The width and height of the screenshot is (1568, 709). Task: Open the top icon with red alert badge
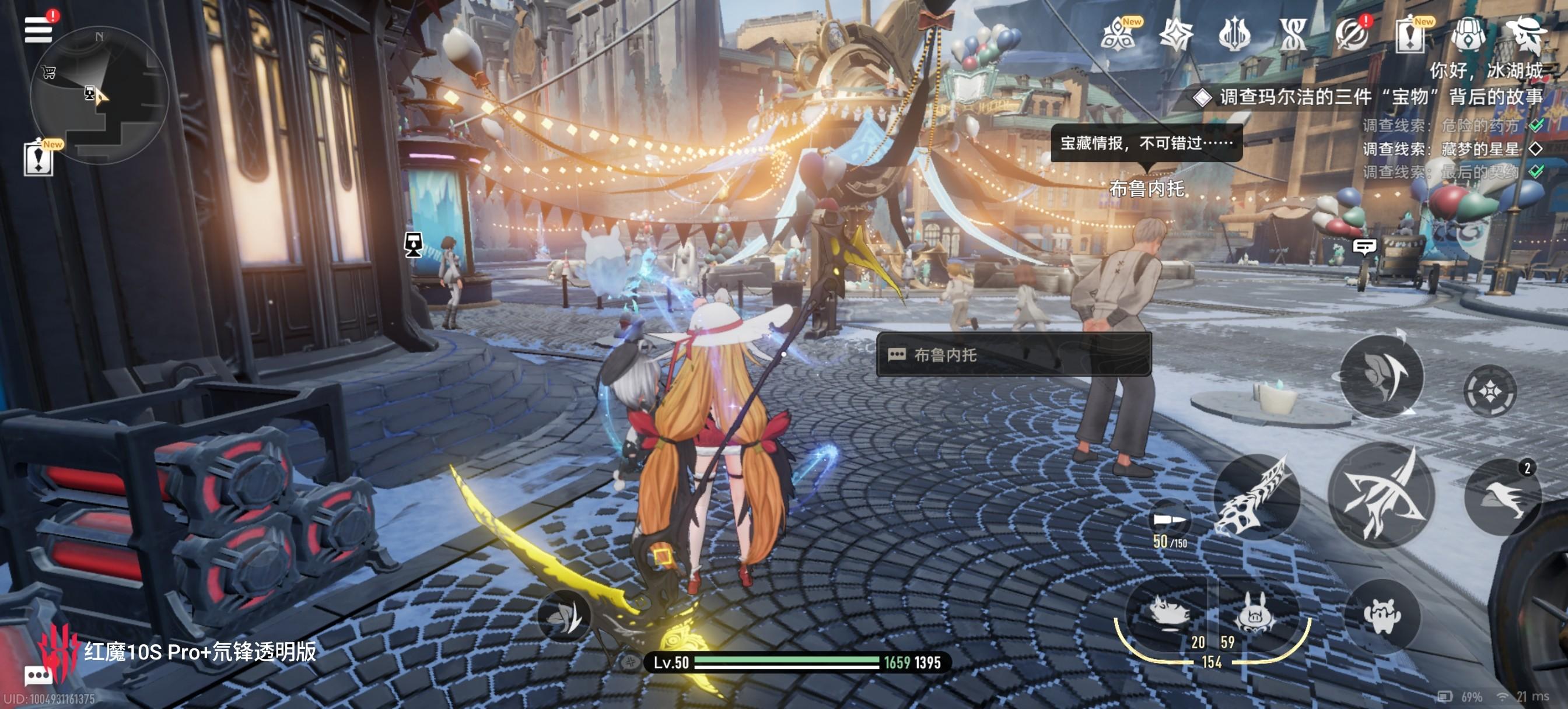1352,34
